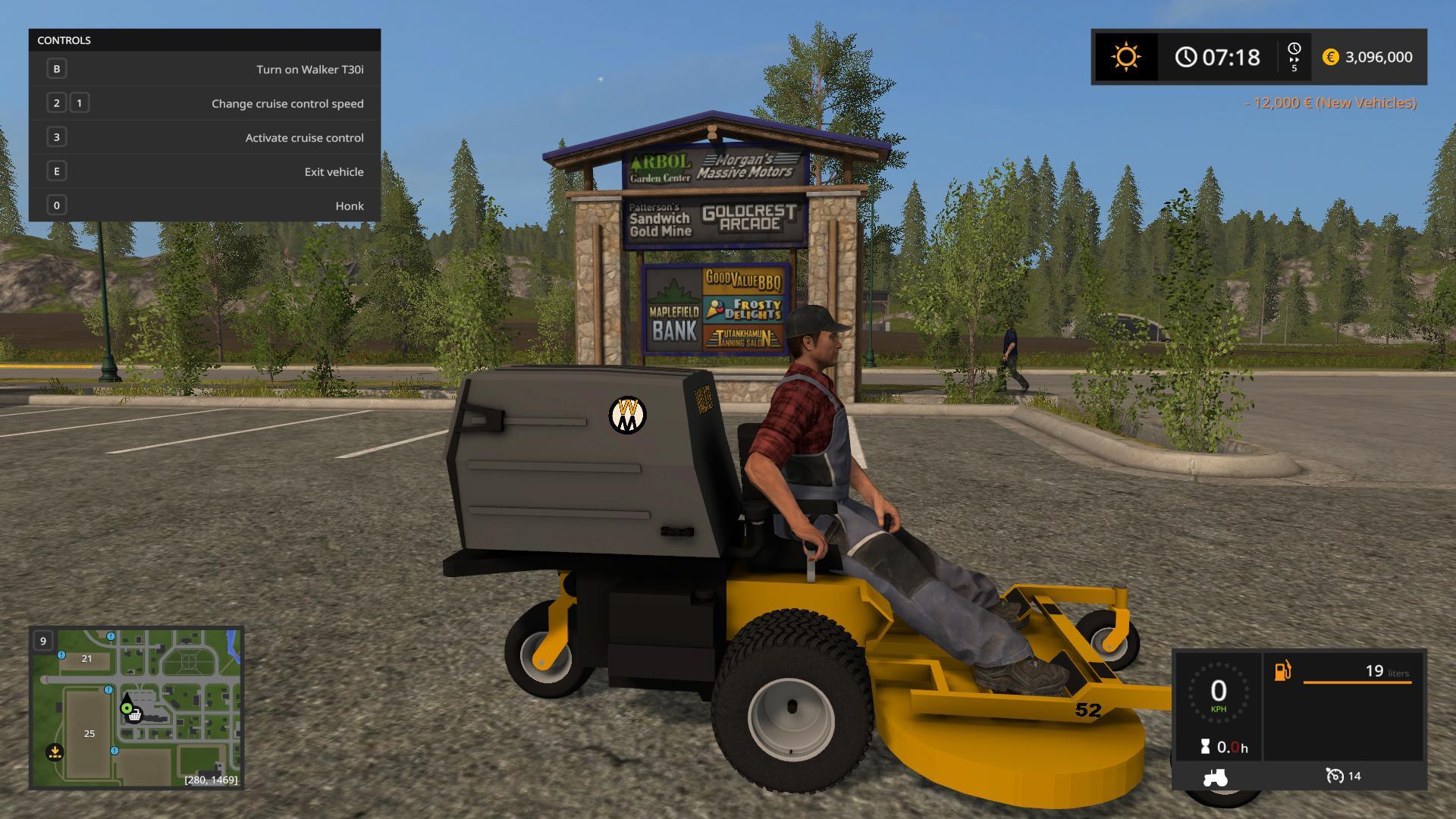
Task: Click the sunny weather icon
Action: (x=1125, y=57)
